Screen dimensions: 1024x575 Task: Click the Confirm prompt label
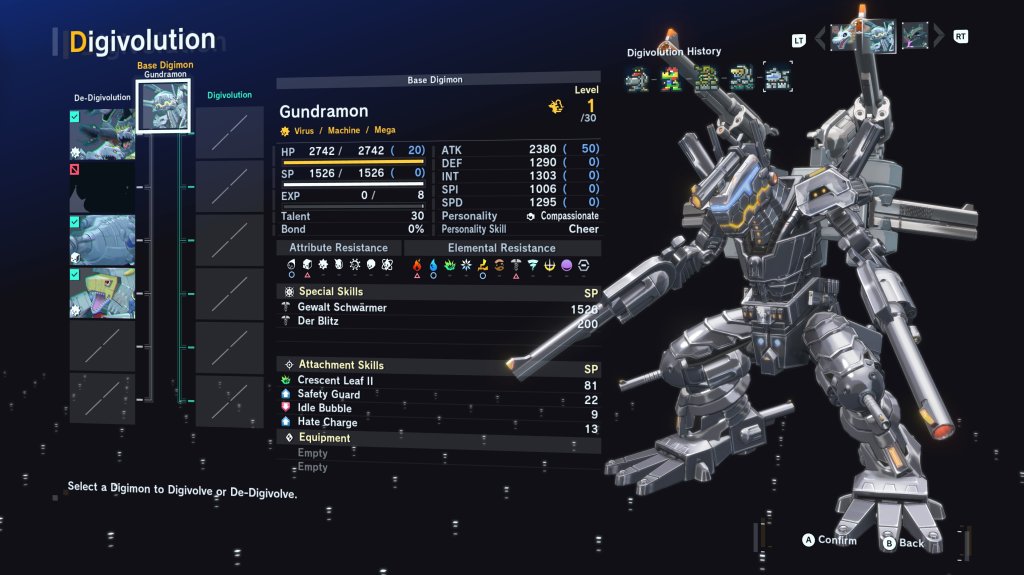coord(837,541)
